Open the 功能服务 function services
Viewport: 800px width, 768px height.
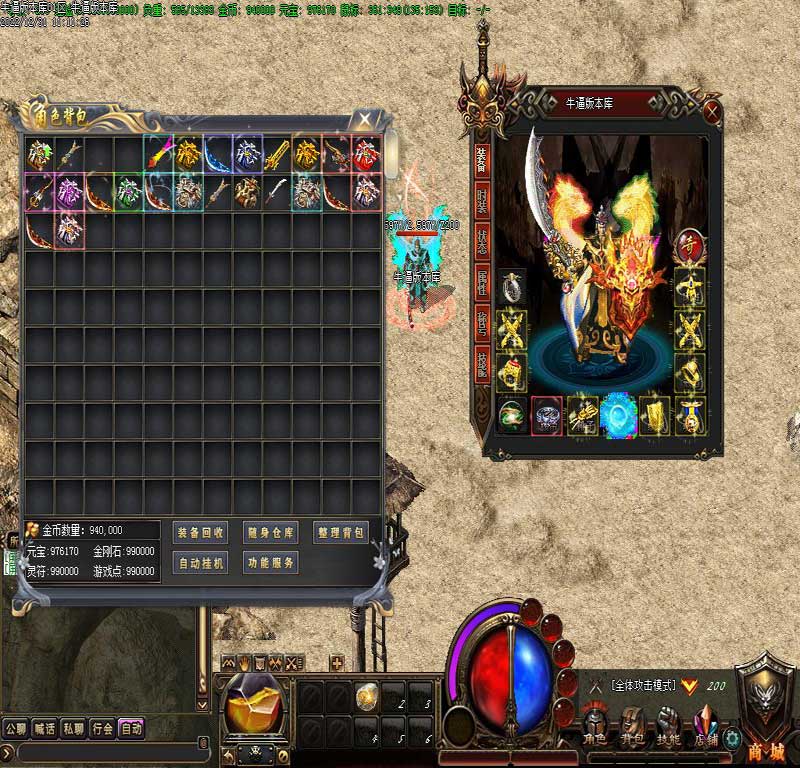click(270, 563)
